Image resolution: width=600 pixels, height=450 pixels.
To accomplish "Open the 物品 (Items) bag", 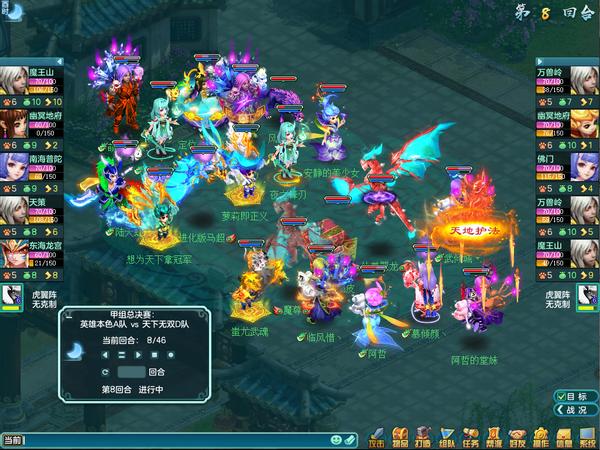I will pyautogui.click(x=398, y=438).
